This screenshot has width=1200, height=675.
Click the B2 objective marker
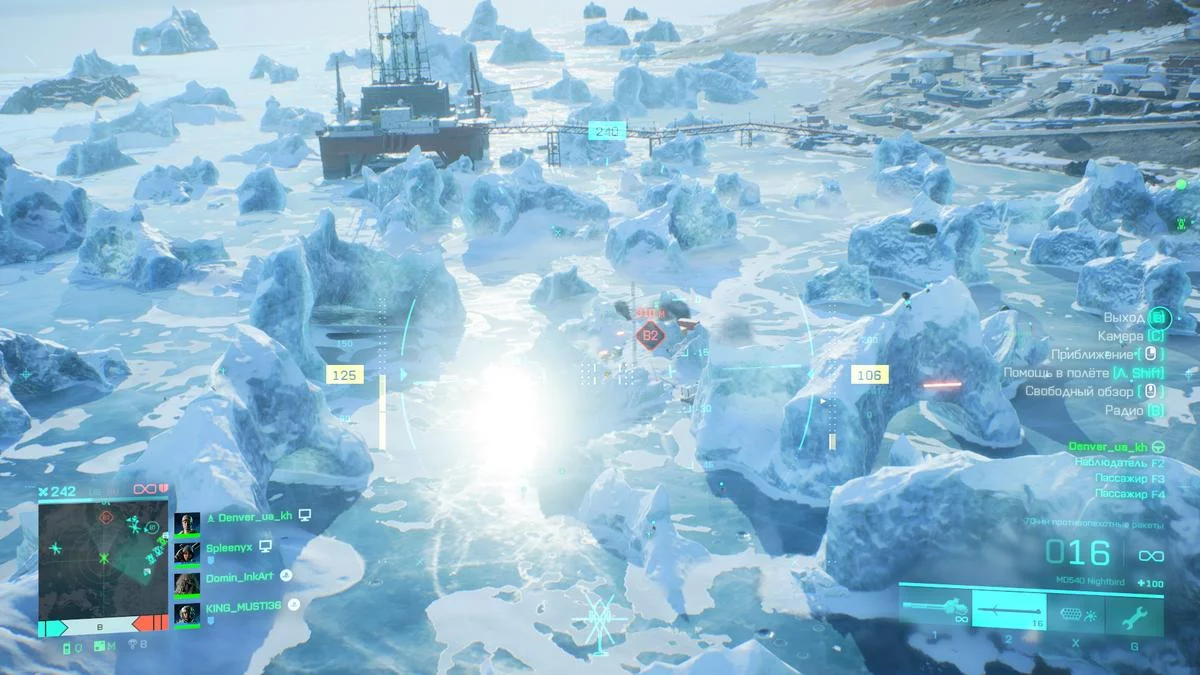click(x=651, y=336)
